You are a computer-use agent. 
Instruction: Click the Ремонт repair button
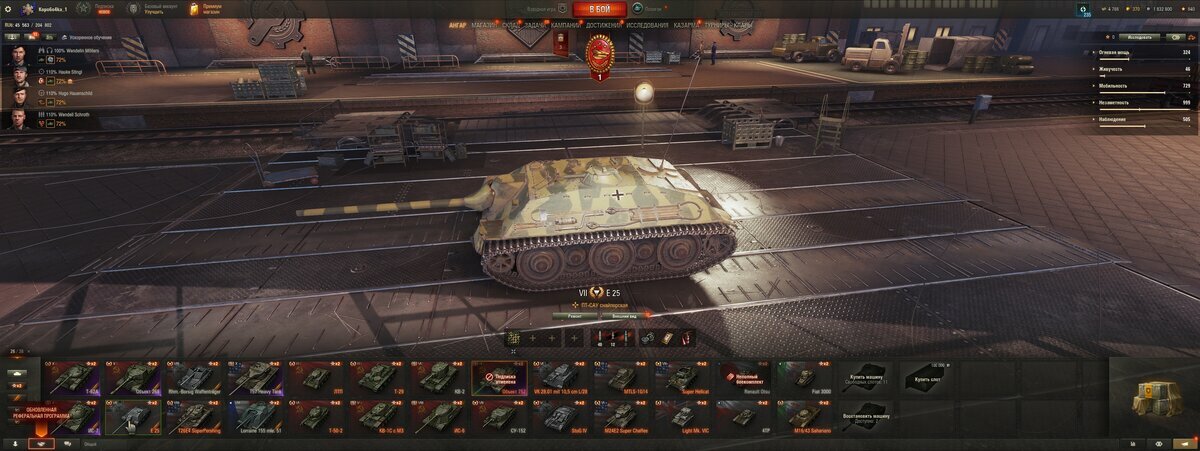(574, 315)
